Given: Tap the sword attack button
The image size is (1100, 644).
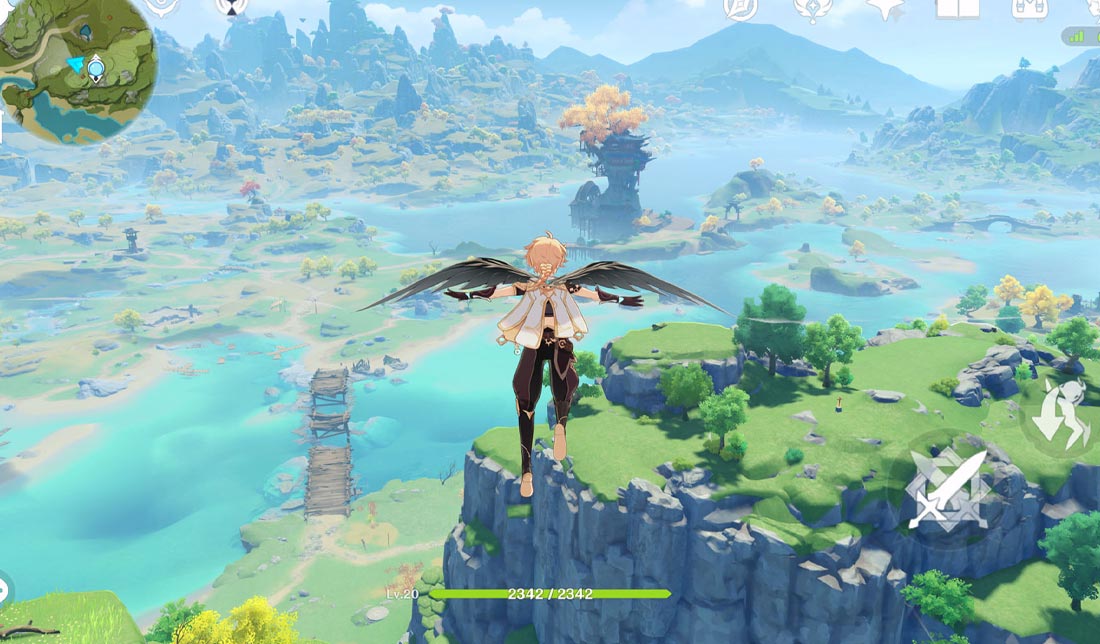Looking at the screenshot, I should coord(946,488).
